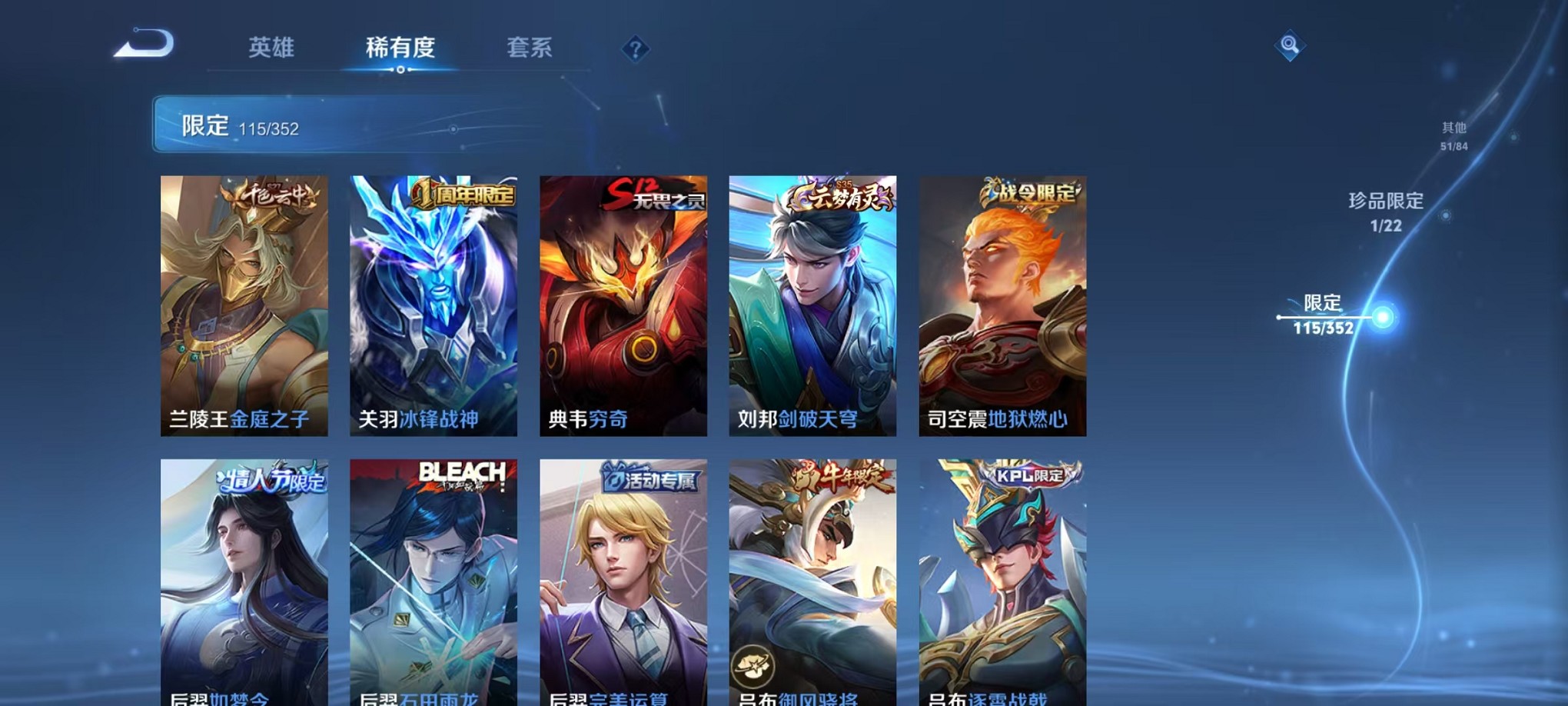Select the 稀有度 tab
The image size is (1568, 706).
point(401,48)
